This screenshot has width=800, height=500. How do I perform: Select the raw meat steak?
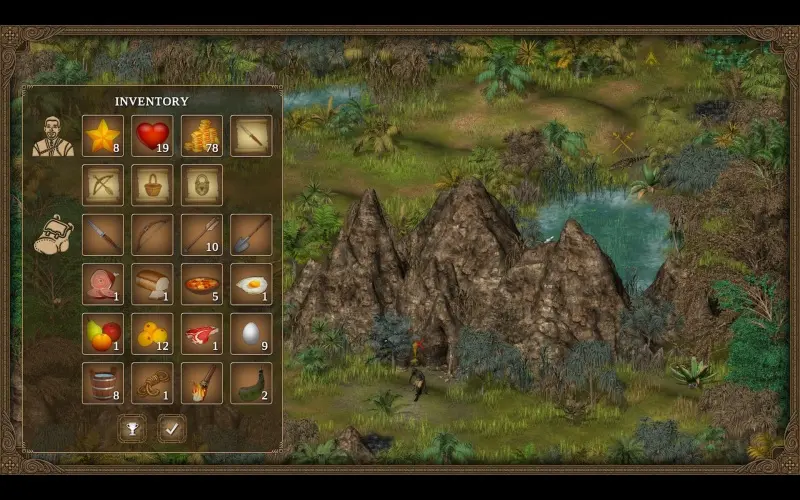202,333
